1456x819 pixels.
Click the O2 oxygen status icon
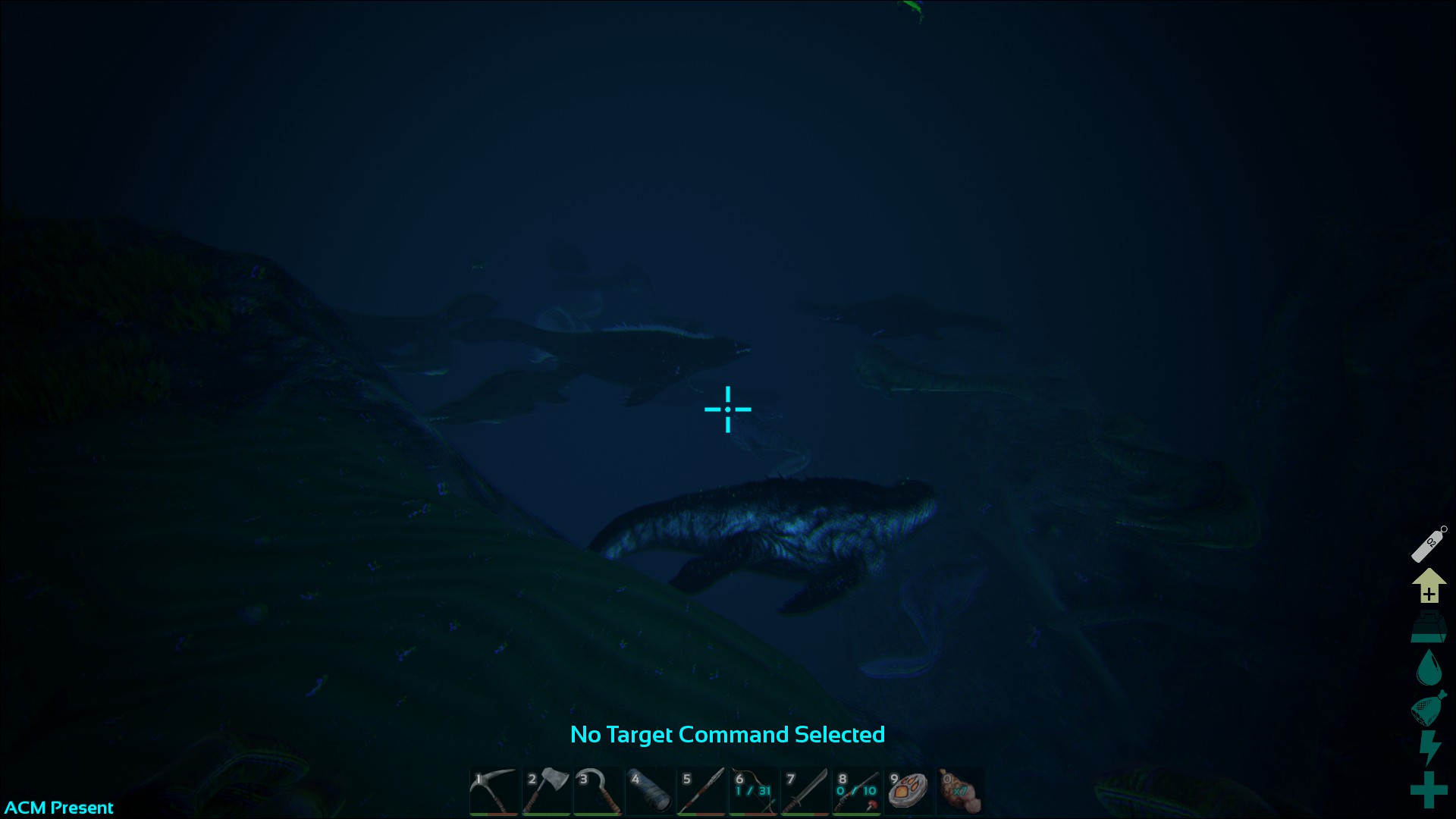[1429, 543]
